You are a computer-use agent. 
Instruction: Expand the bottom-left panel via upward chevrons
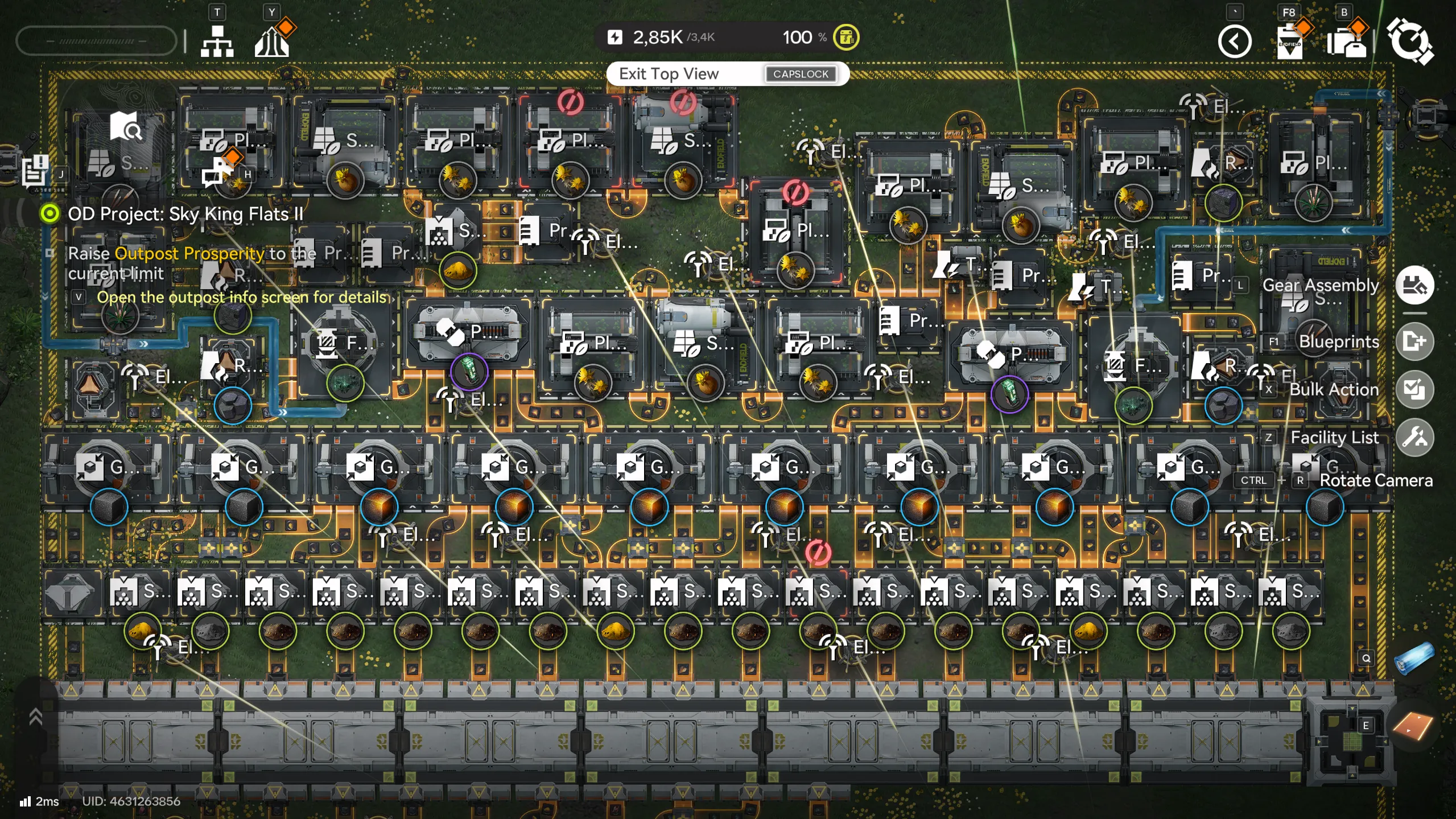coord(36,716)
